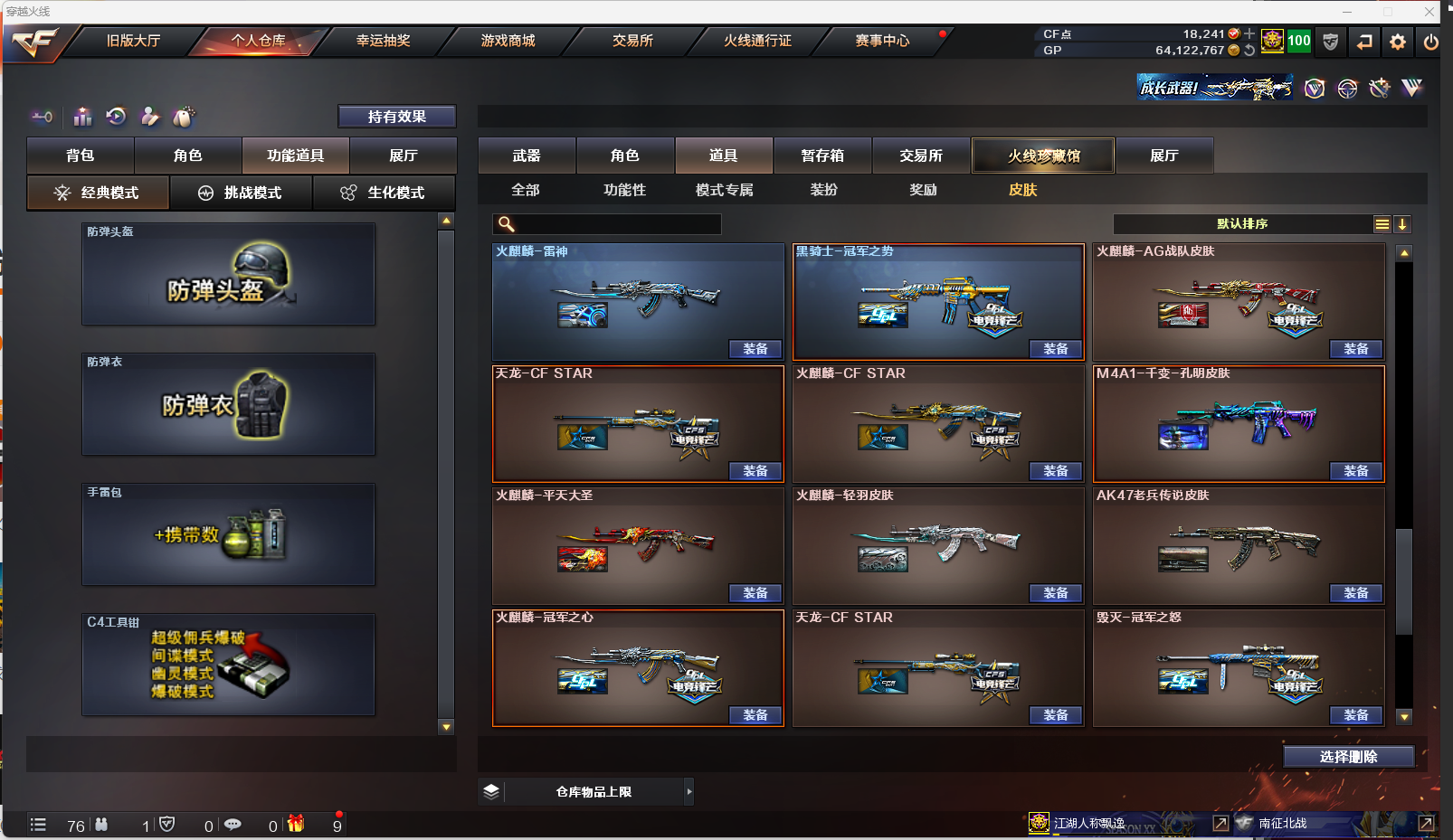Click the 持有效果 button
The height and width of the screenshot is (840, 1453).
click(x=396, y=117)
